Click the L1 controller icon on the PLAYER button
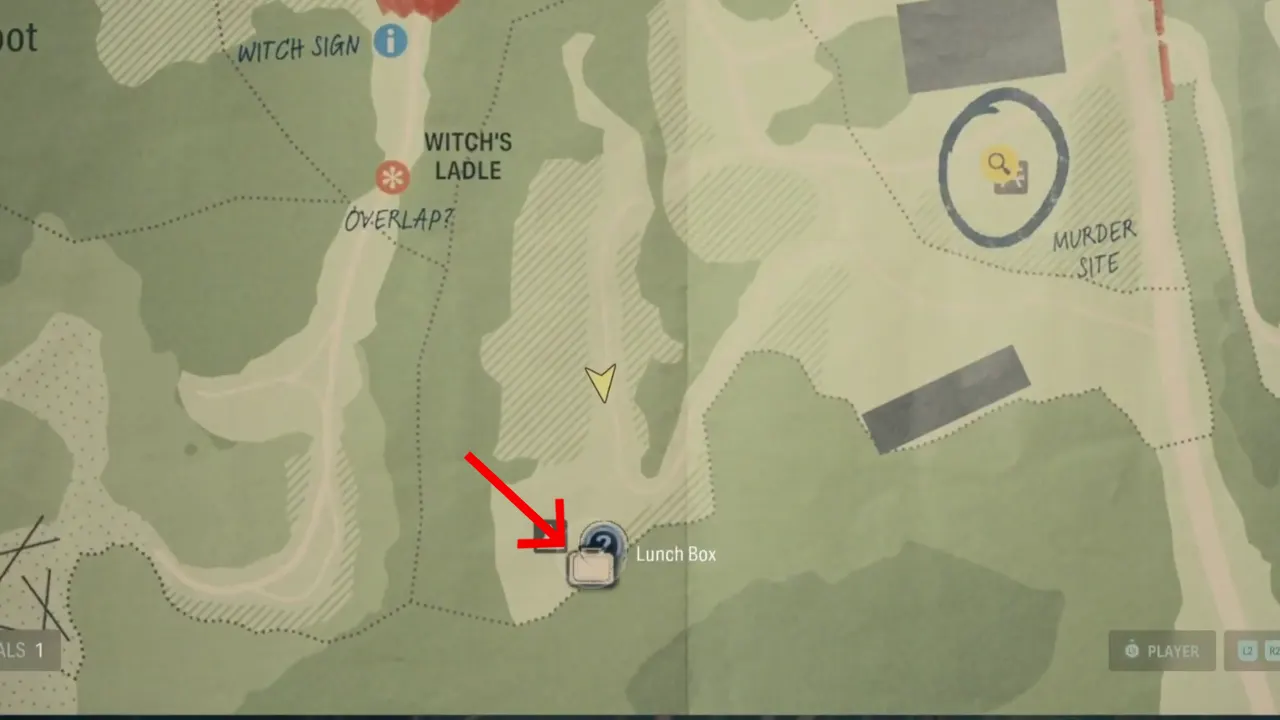Viewport: 1280px width, 720px height. 1133,650
